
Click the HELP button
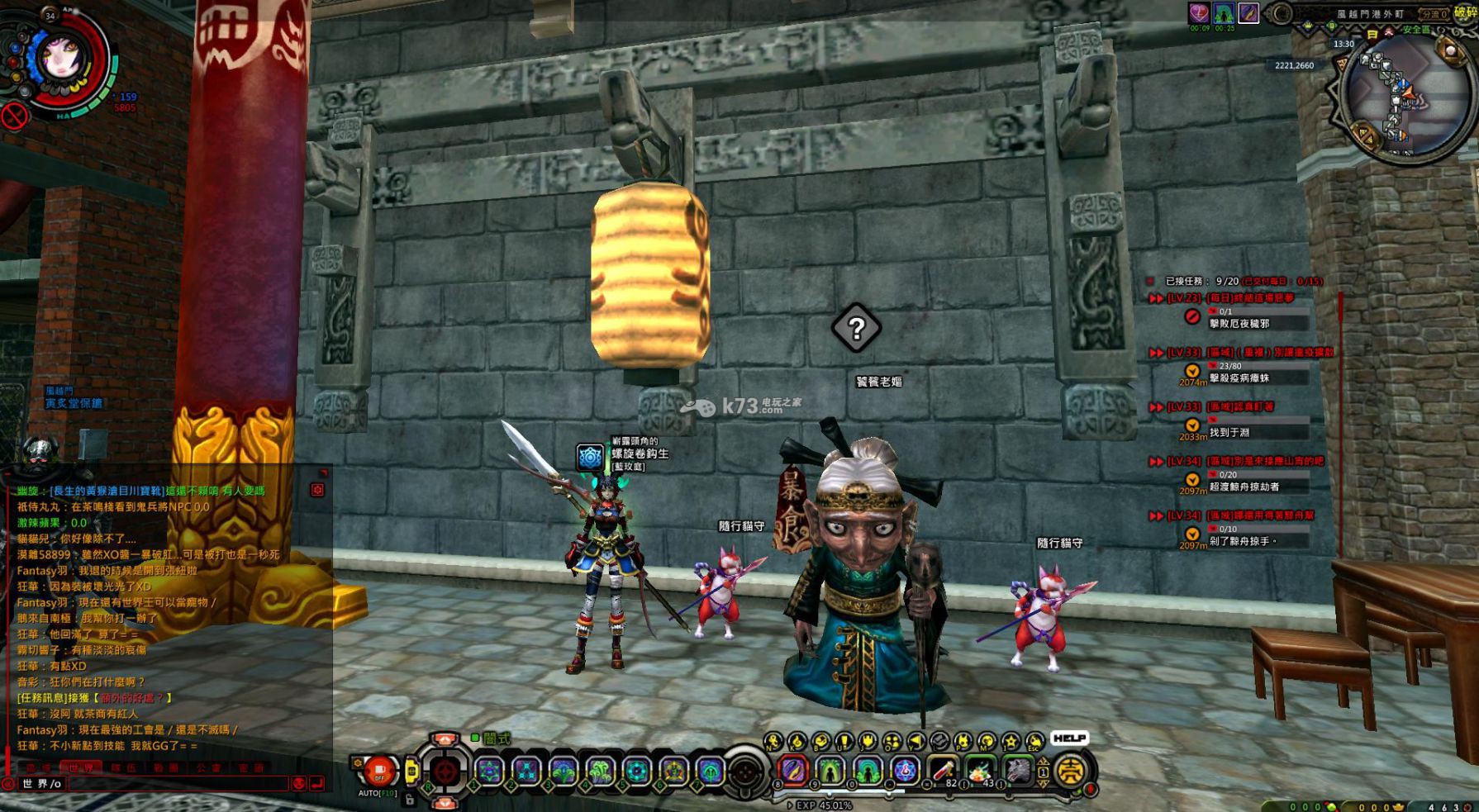[1069, 738]
